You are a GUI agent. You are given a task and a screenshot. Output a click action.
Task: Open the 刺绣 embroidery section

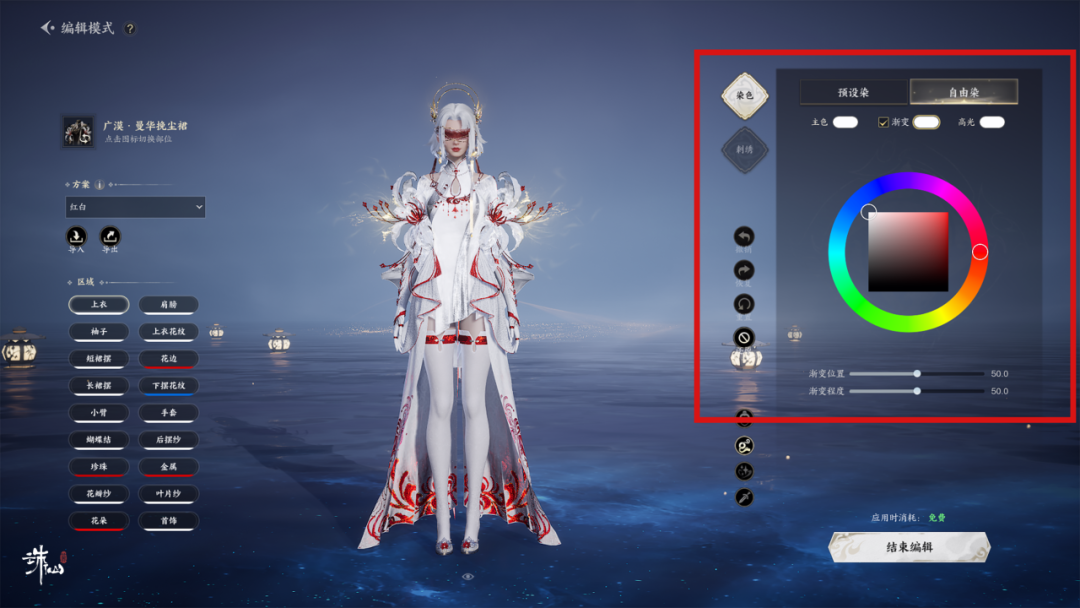click(745, 150)
